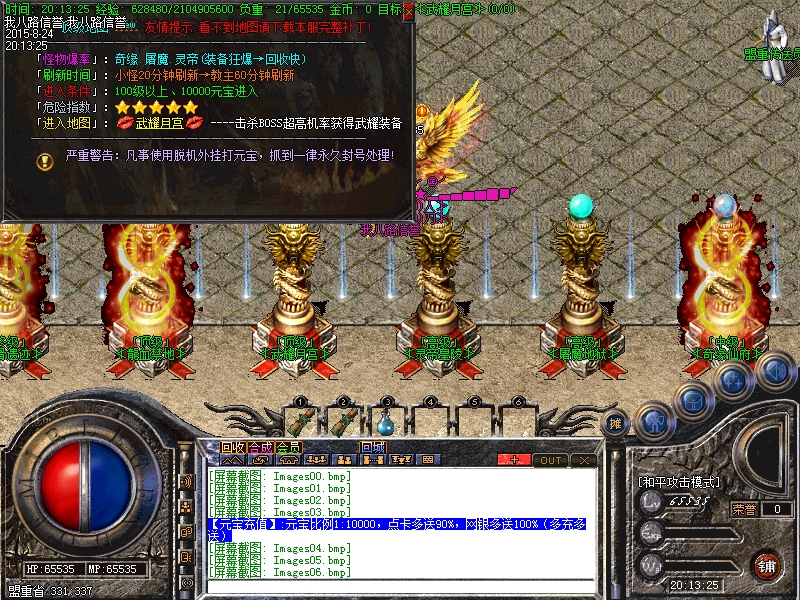Open the 合成 synthesis function

coord(260,447)
